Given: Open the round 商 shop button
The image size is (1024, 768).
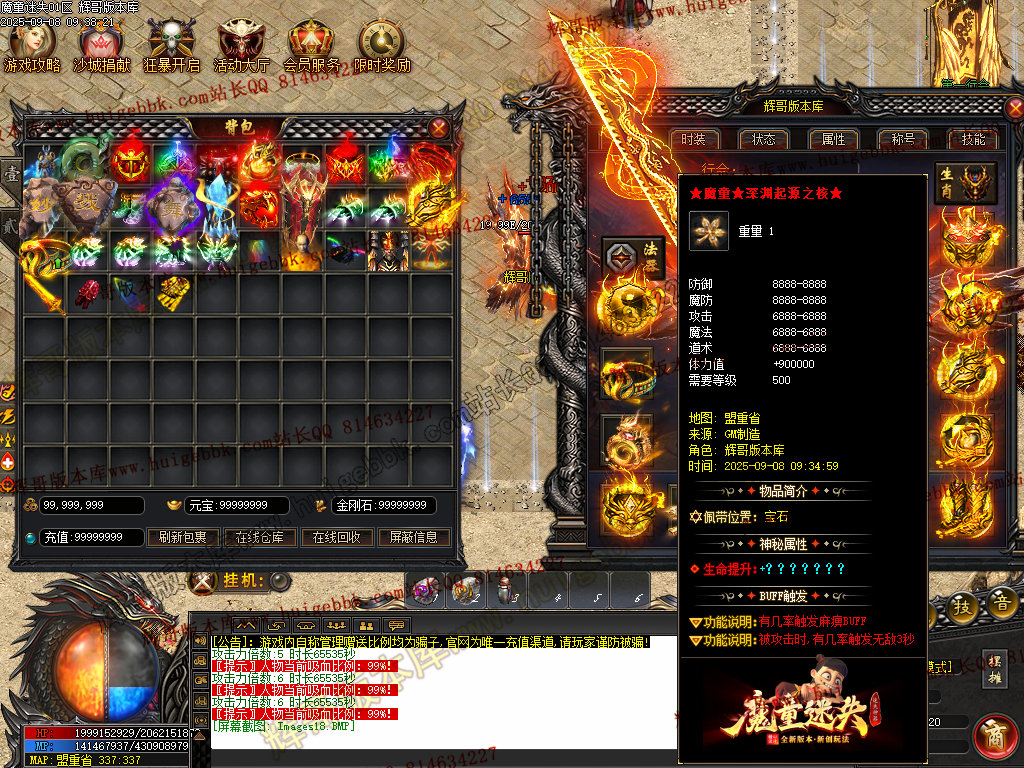Looking at the screenshot, I should (996, 737).
